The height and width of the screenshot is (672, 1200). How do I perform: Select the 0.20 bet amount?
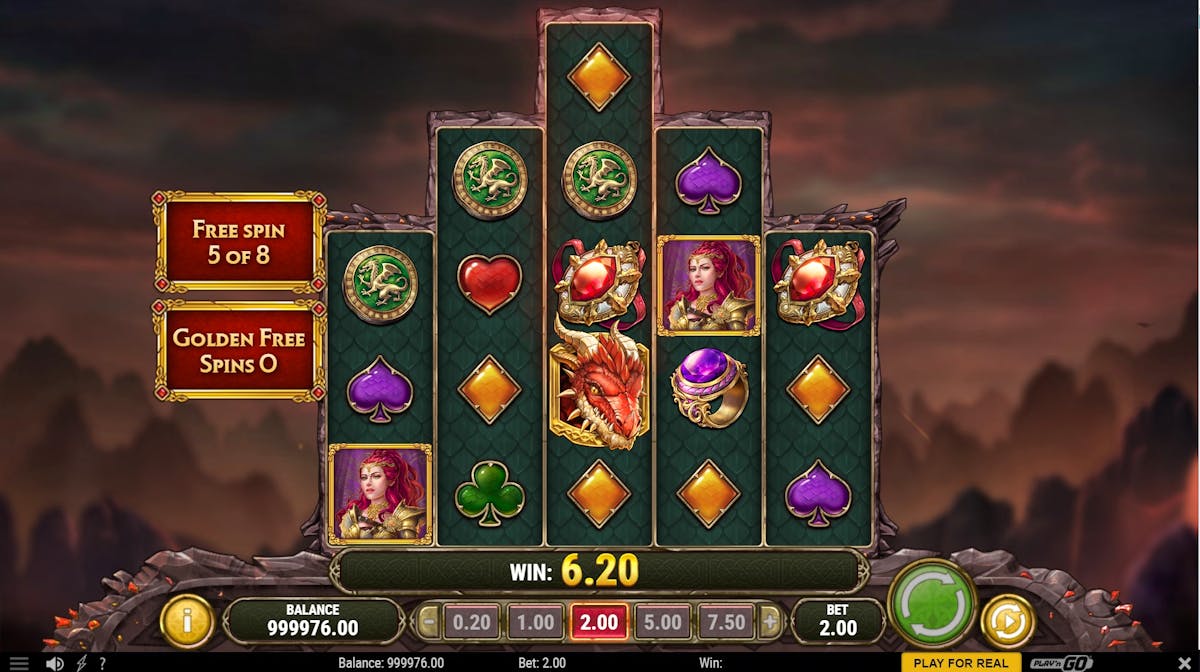coord(471,622)
